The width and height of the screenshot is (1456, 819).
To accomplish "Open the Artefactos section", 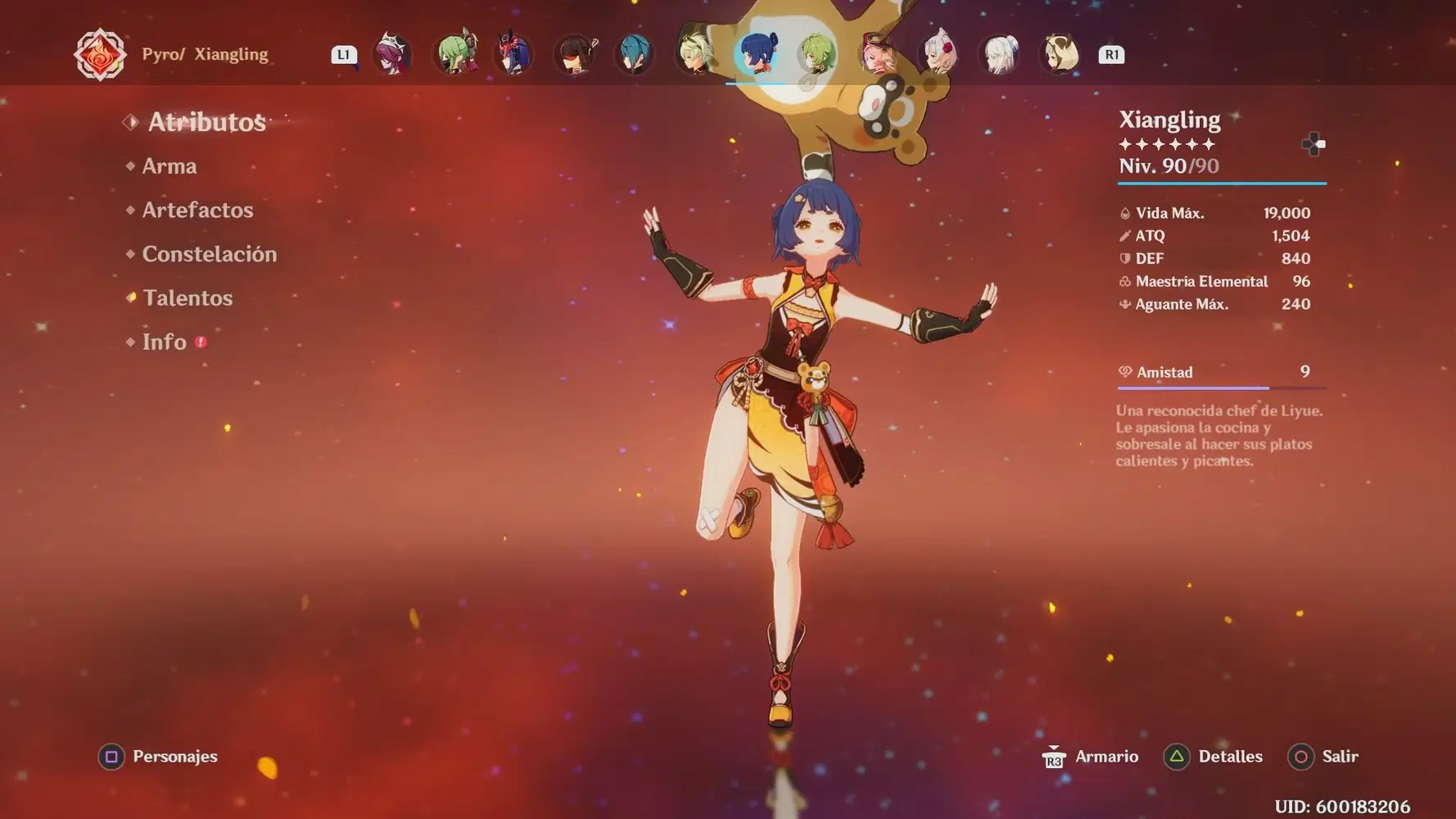I will coord(197,210).
